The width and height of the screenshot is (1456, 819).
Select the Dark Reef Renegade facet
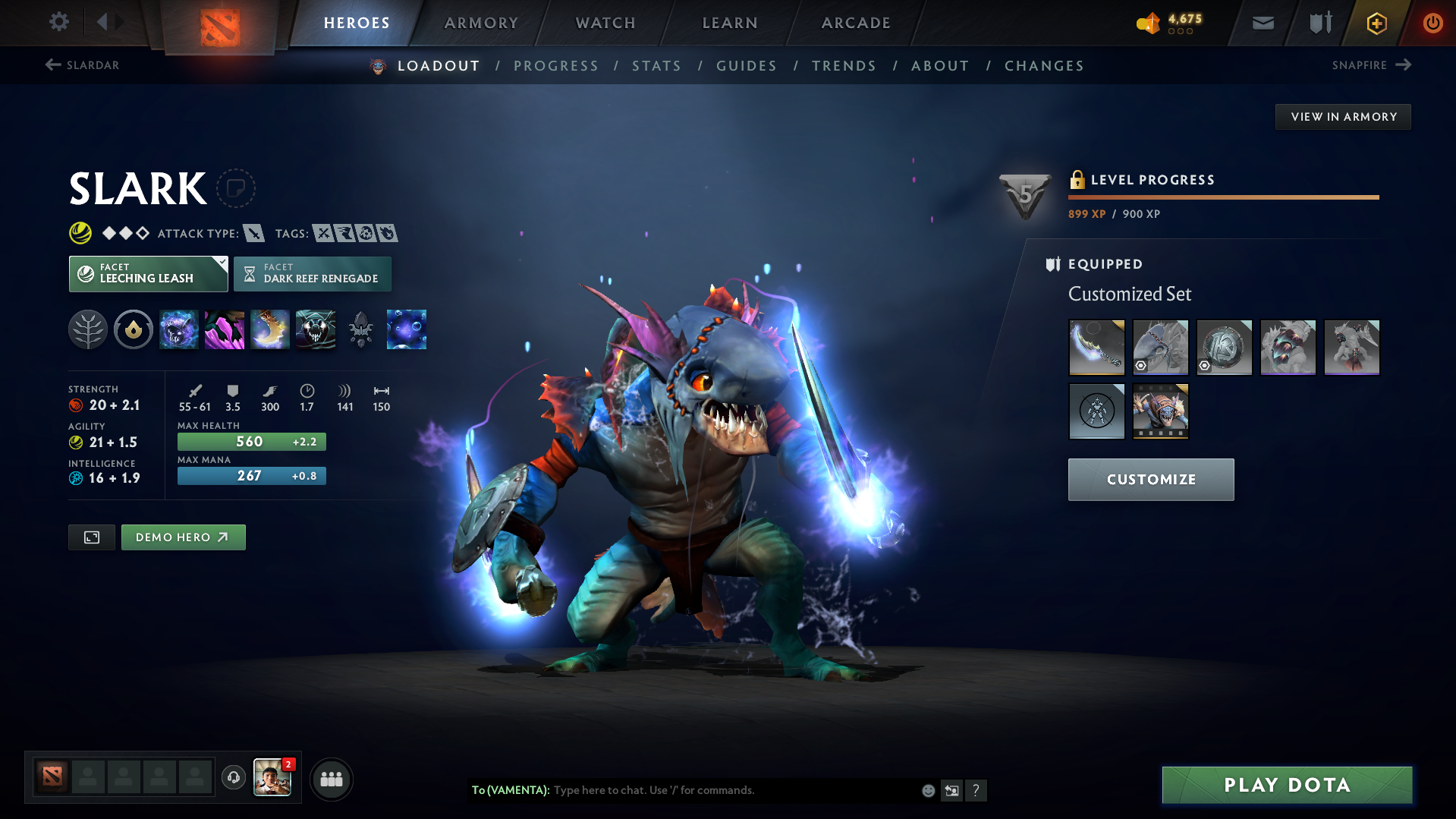coord(312,274)
